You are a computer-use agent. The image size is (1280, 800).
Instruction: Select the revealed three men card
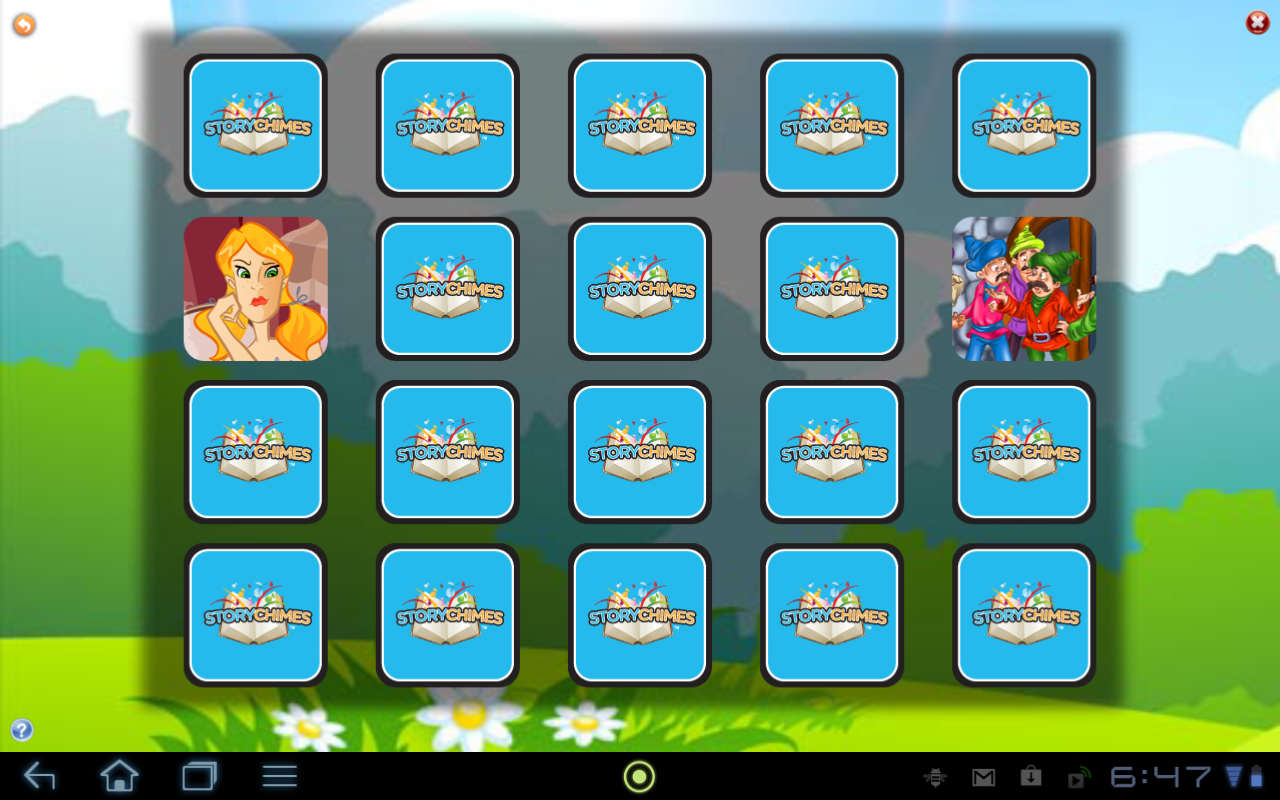[x=1023, y=289]
